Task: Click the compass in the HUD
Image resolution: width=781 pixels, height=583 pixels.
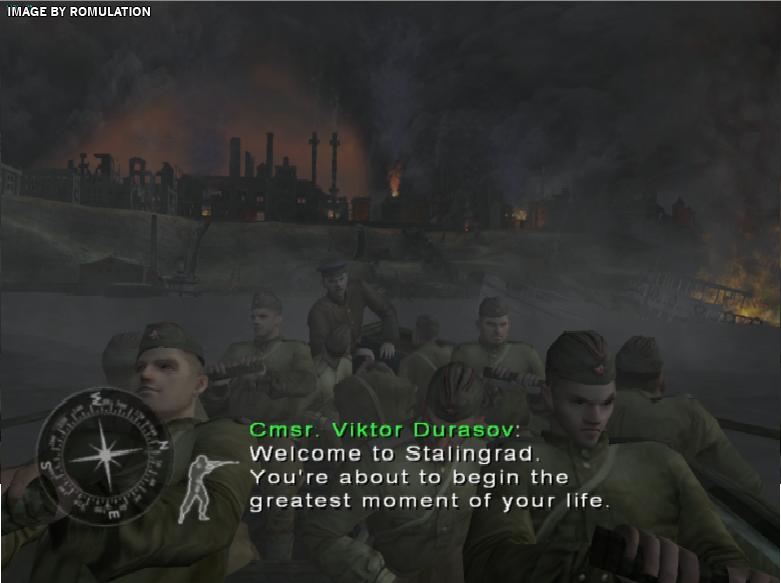Action: [104, 454]
